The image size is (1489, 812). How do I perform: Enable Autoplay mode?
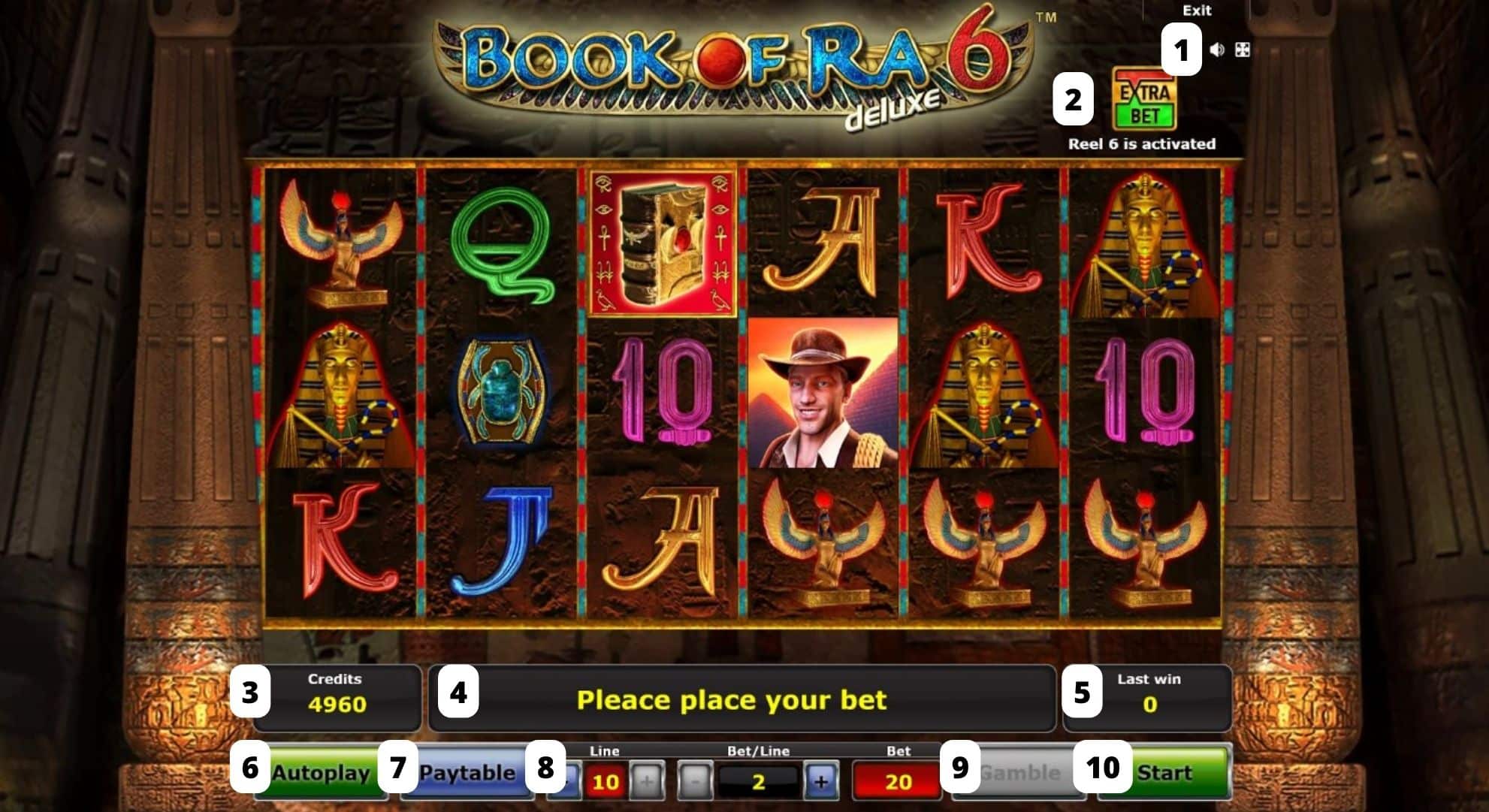pyautogui.click(x=323, y=772)
